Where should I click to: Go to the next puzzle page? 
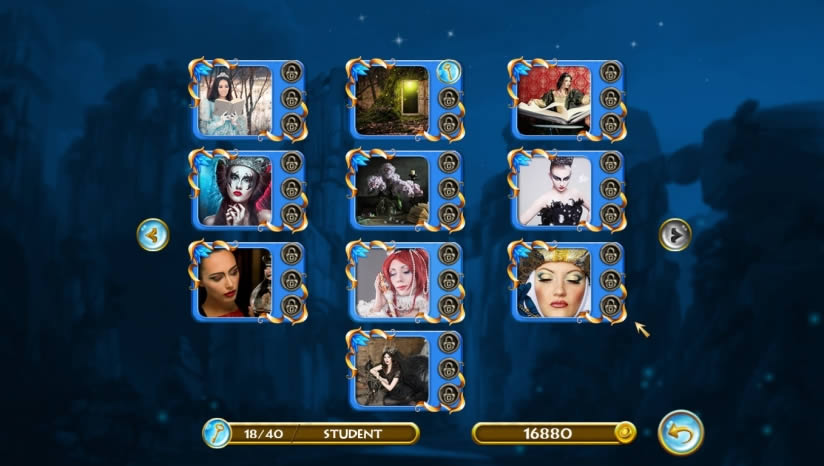coord(675,235)
